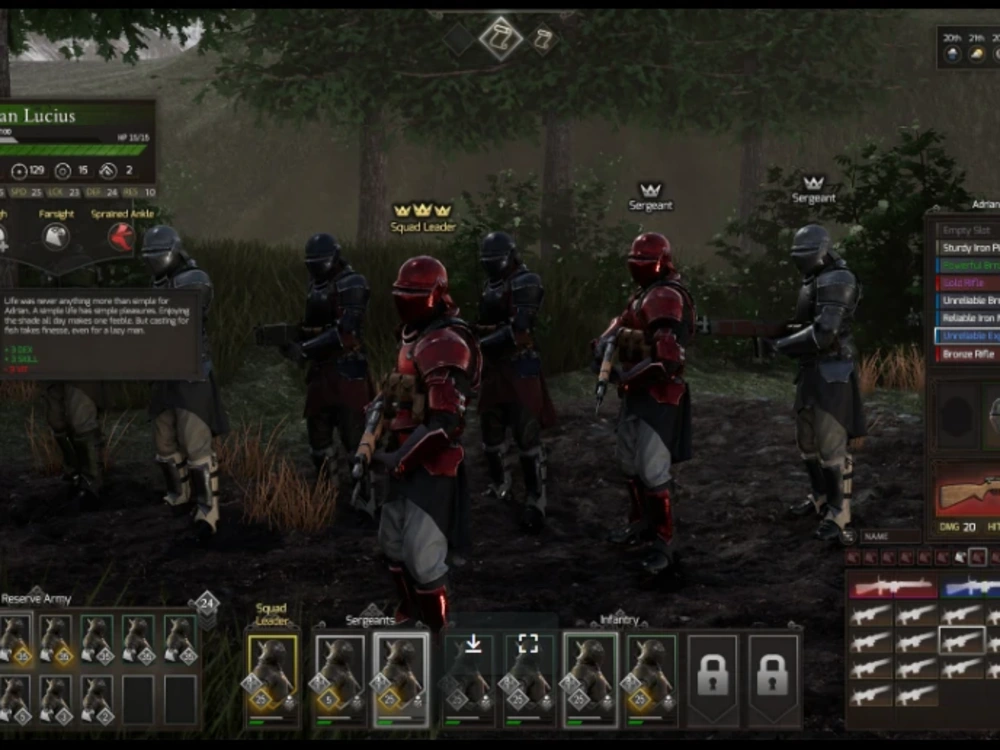This screenshot has height=750, width=1000.
Task: Click the unit slot with download arrow
Action: (469, 678)
